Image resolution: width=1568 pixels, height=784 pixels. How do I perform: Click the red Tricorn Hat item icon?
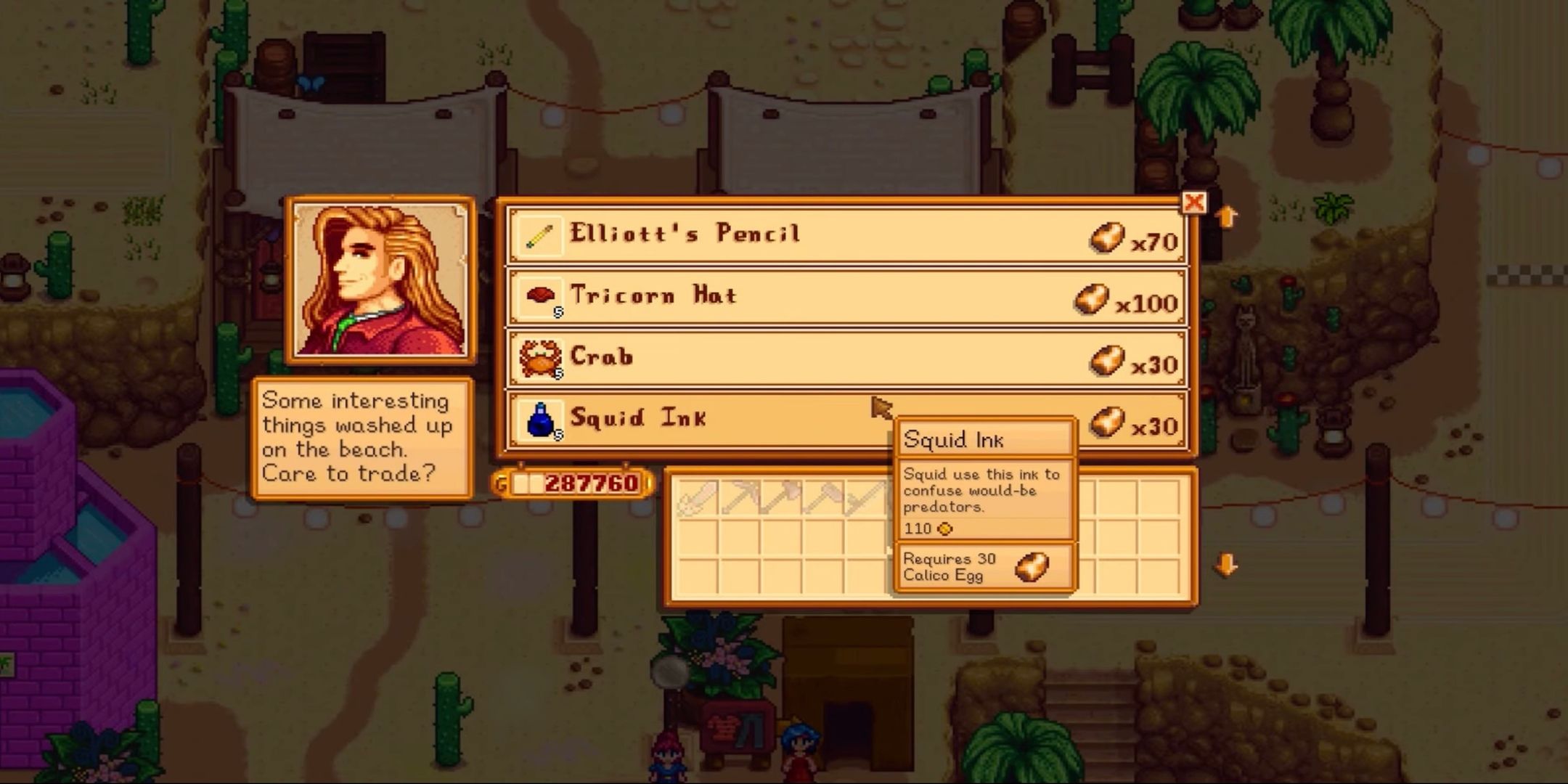click(541, 295)
